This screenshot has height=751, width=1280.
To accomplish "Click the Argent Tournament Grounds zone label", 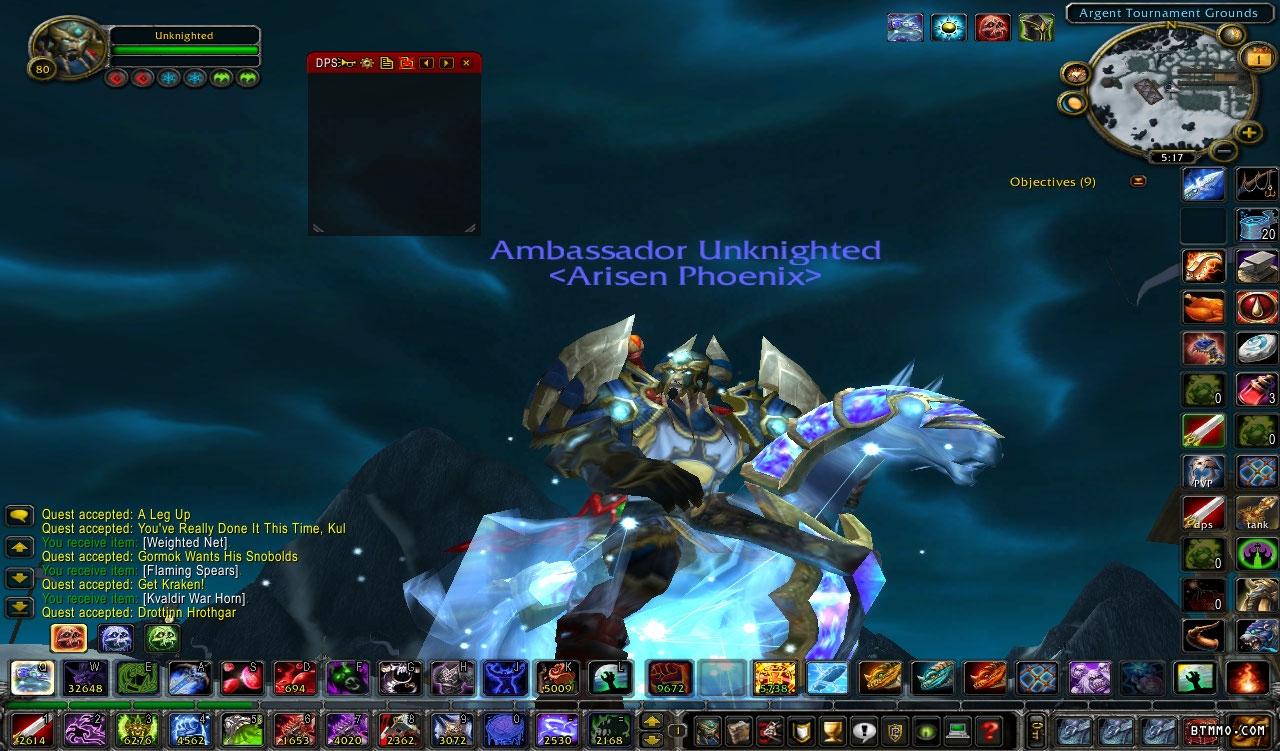I will [x=1168, y=13].
